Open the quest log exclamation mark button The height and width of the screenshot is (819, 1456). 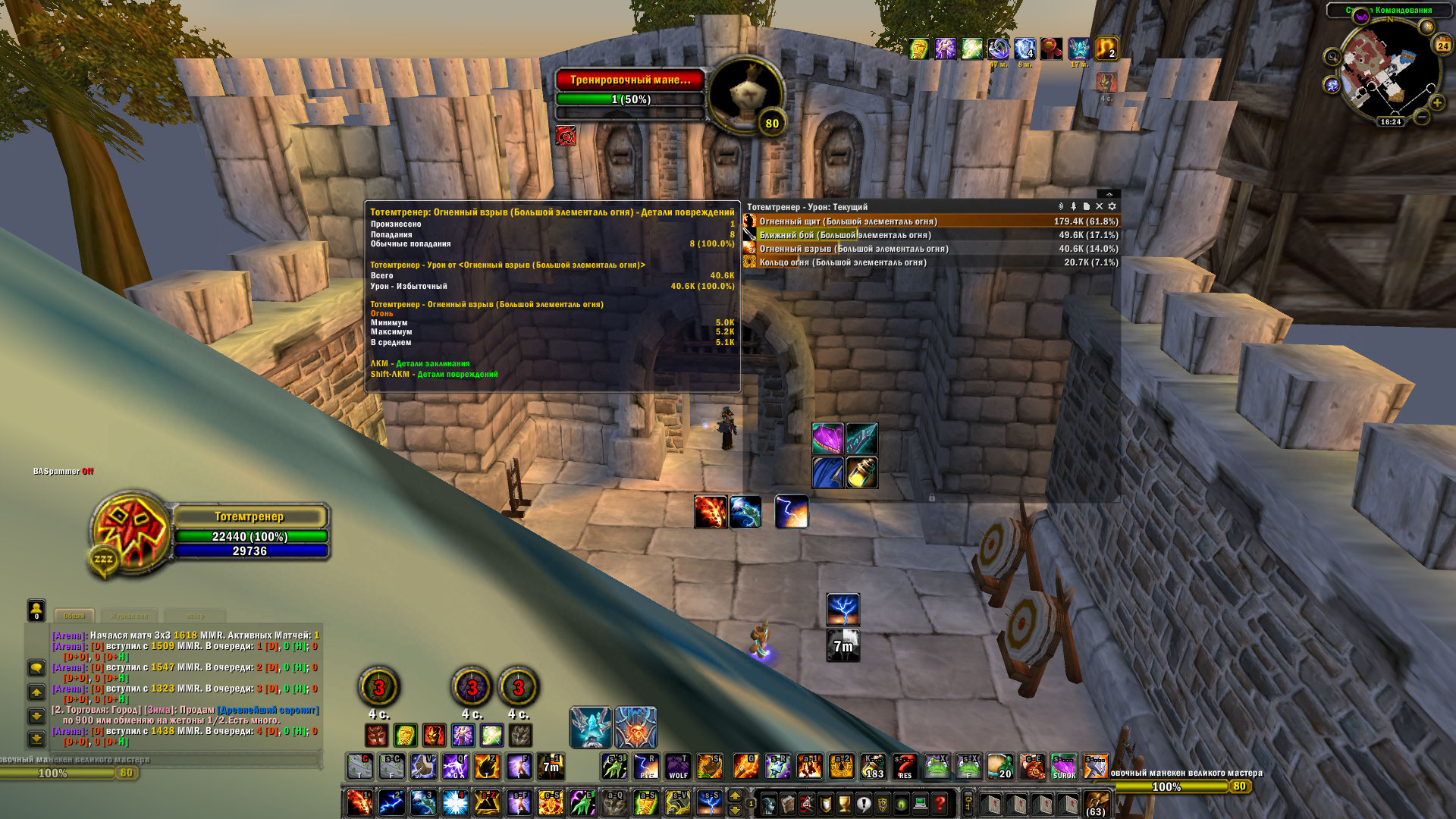click(x=863, y=803)
